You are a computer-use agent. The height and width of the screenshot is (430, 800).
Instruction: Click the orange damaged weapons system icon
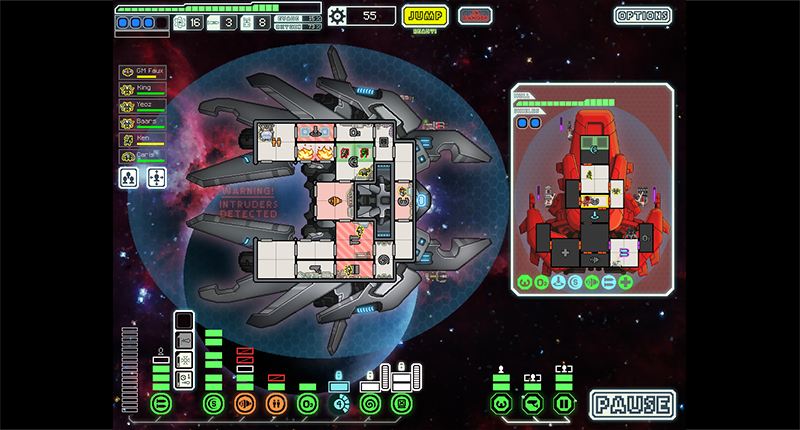coord(244,404)
